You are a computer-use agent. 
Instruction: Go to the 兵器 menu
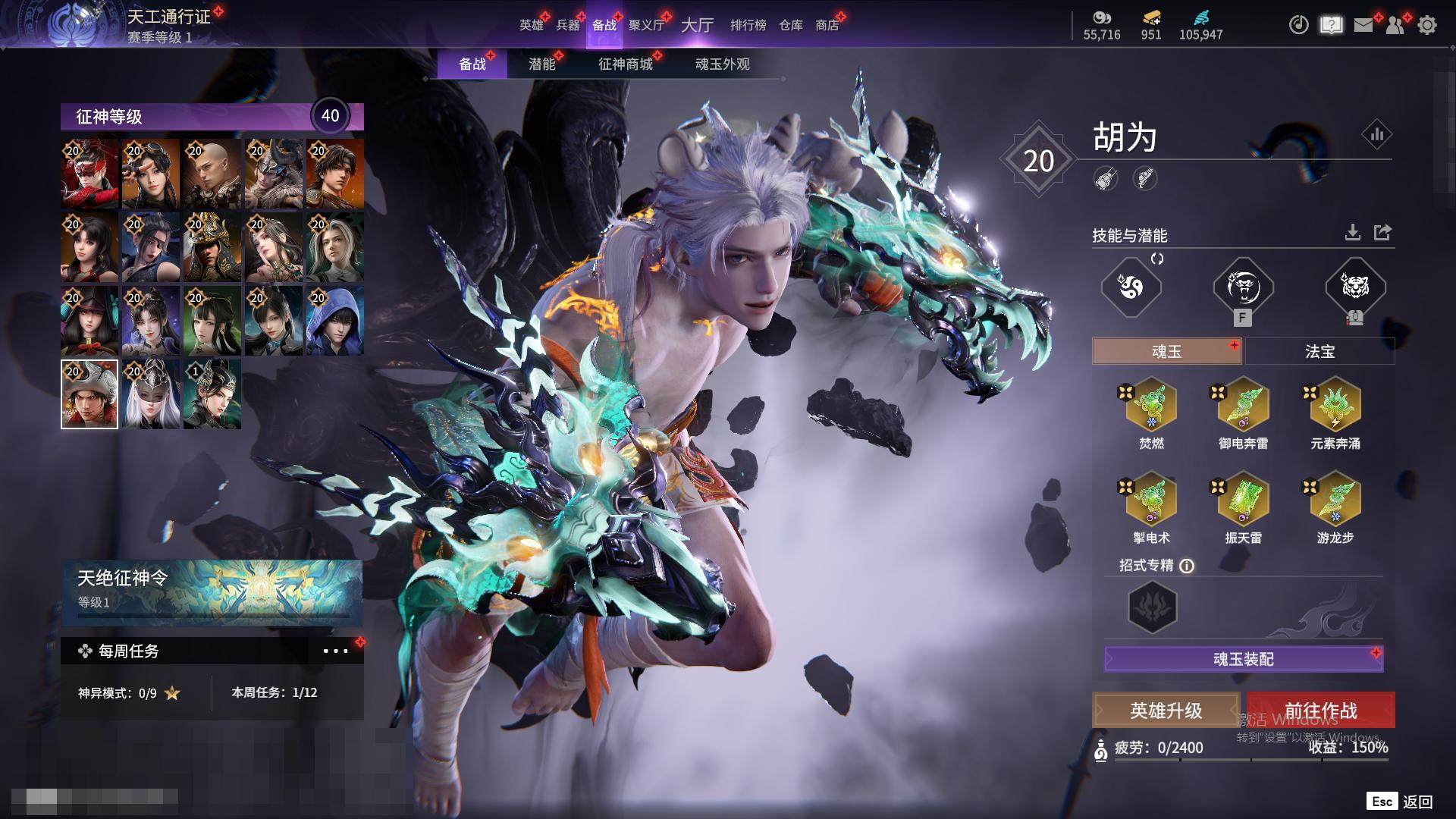tap(567, 25)
